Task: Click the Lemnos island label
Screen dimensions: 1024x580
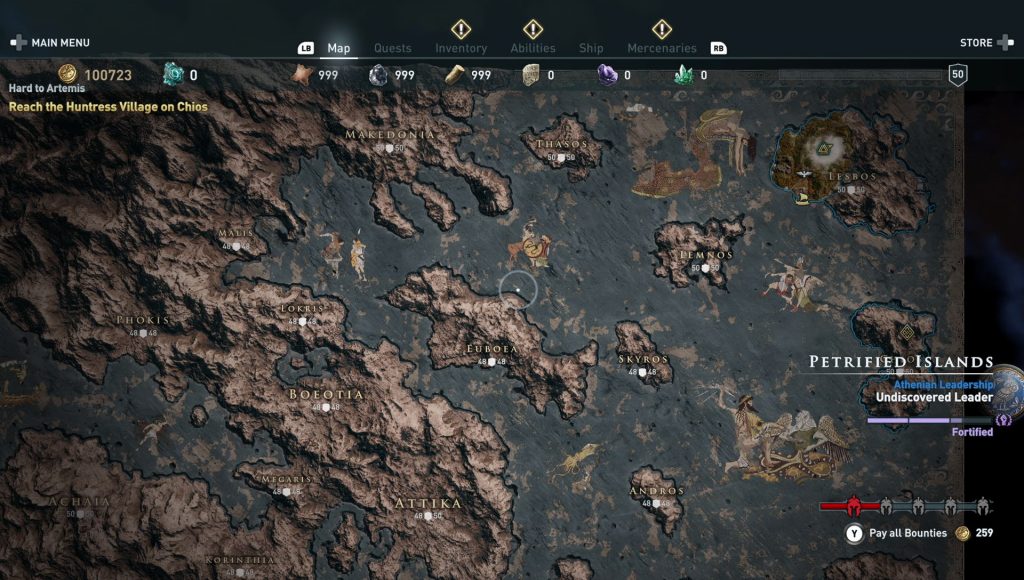Action: (x=706, y=256)
